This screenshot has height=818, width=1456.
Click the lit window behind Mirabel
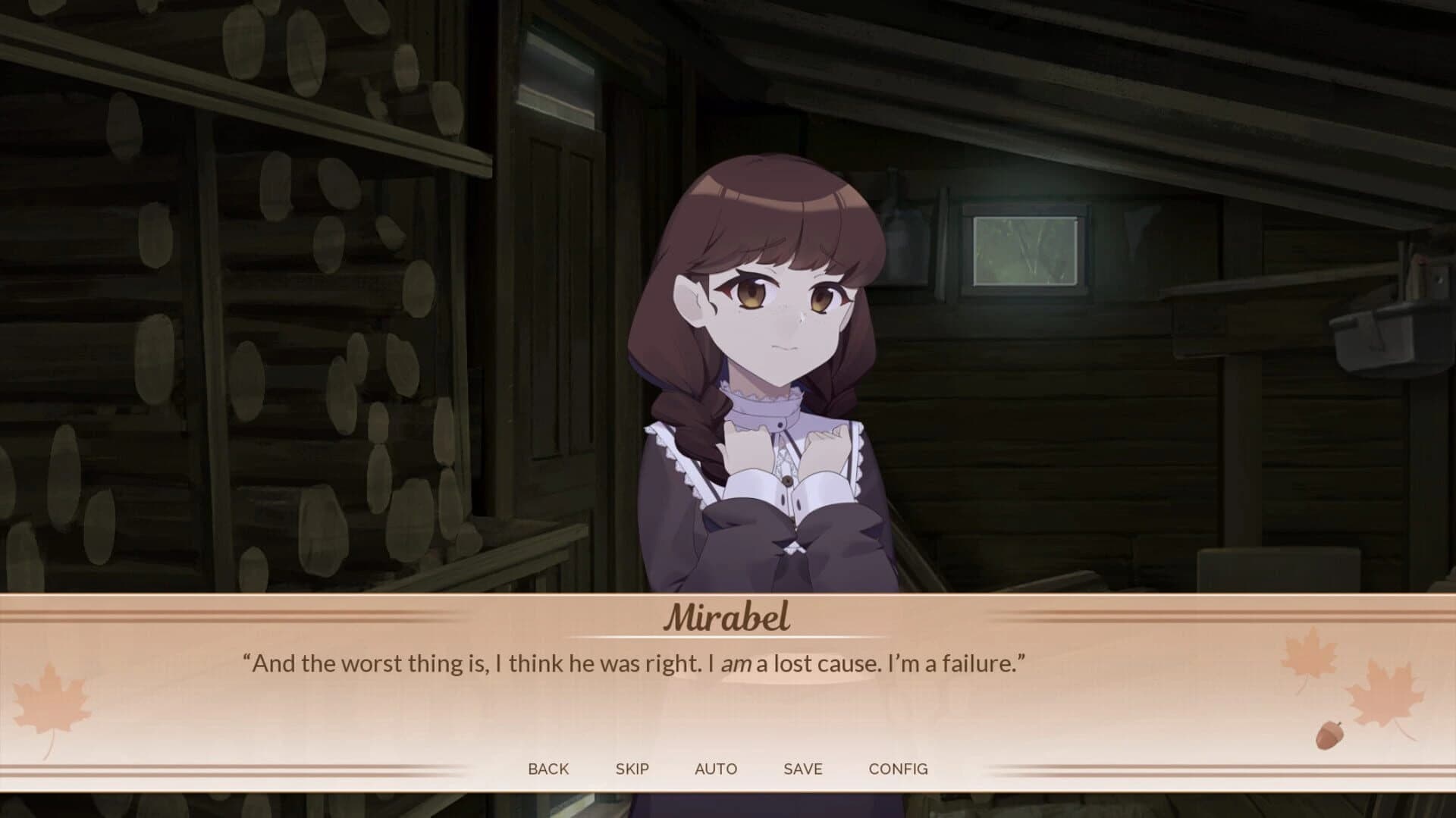[x=1024, y=250]
